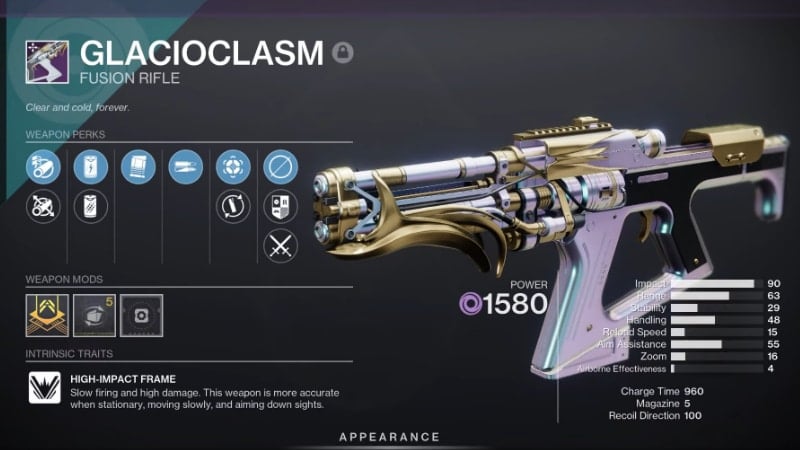Choose the crossed-out barrel perk
The width and height of the screenshot is (800, 450).
coord(41,206)
